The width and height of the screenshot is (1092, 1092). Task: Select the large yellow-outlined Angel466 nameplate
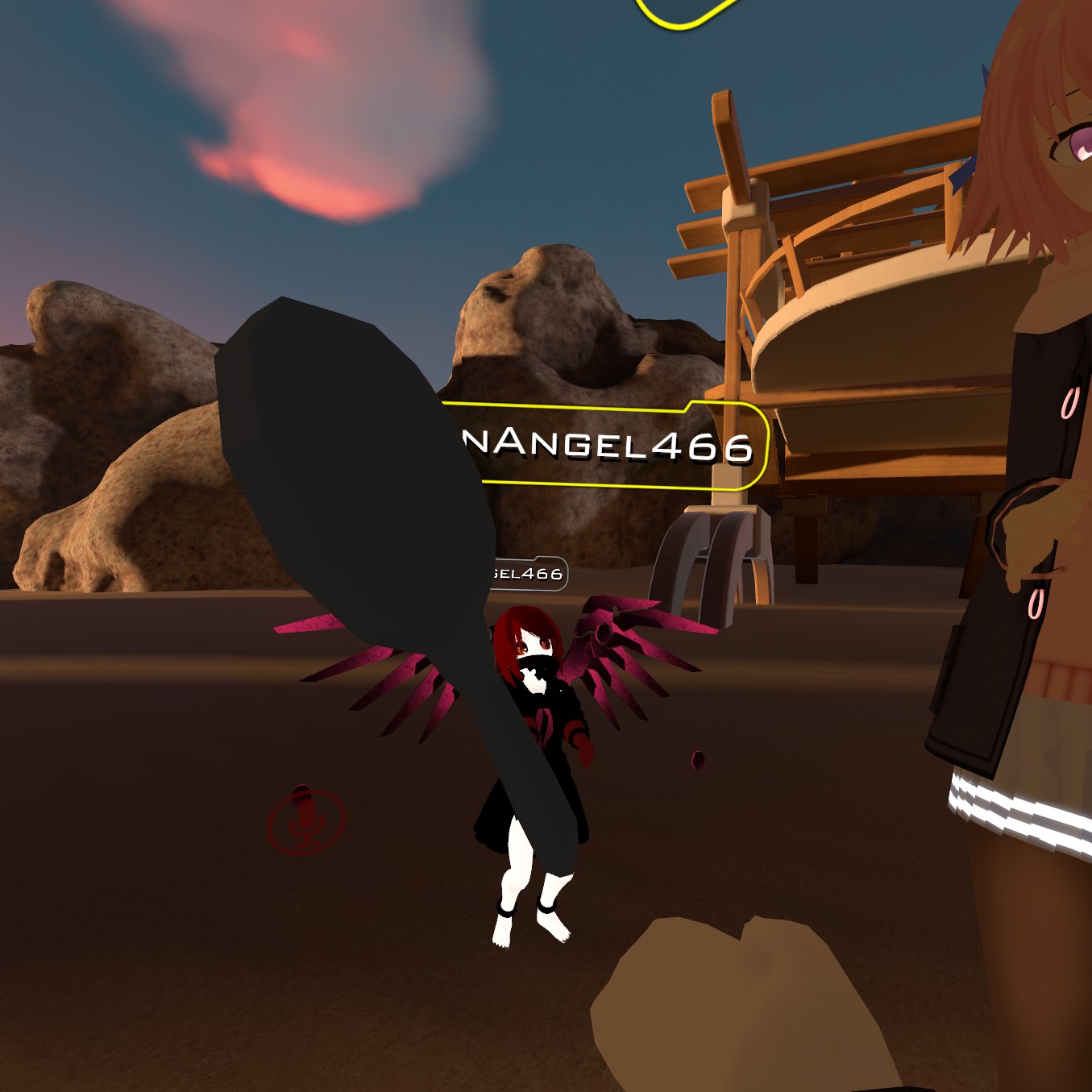[x=612, y=446]
